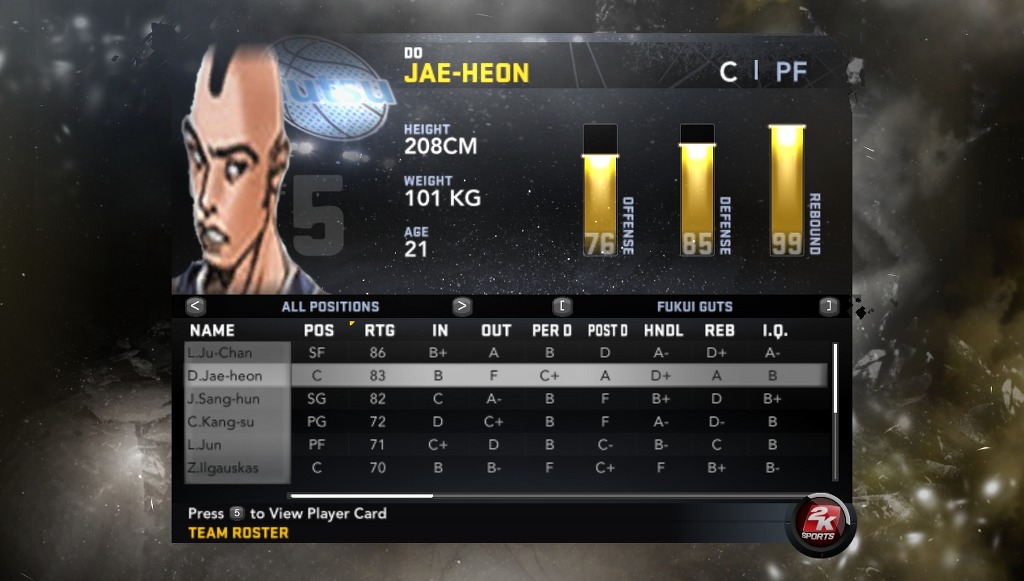Image resolution: width=1024 pixels, height=581 pixels.
Task: Click the REB column header
Action: click(720, 330)
